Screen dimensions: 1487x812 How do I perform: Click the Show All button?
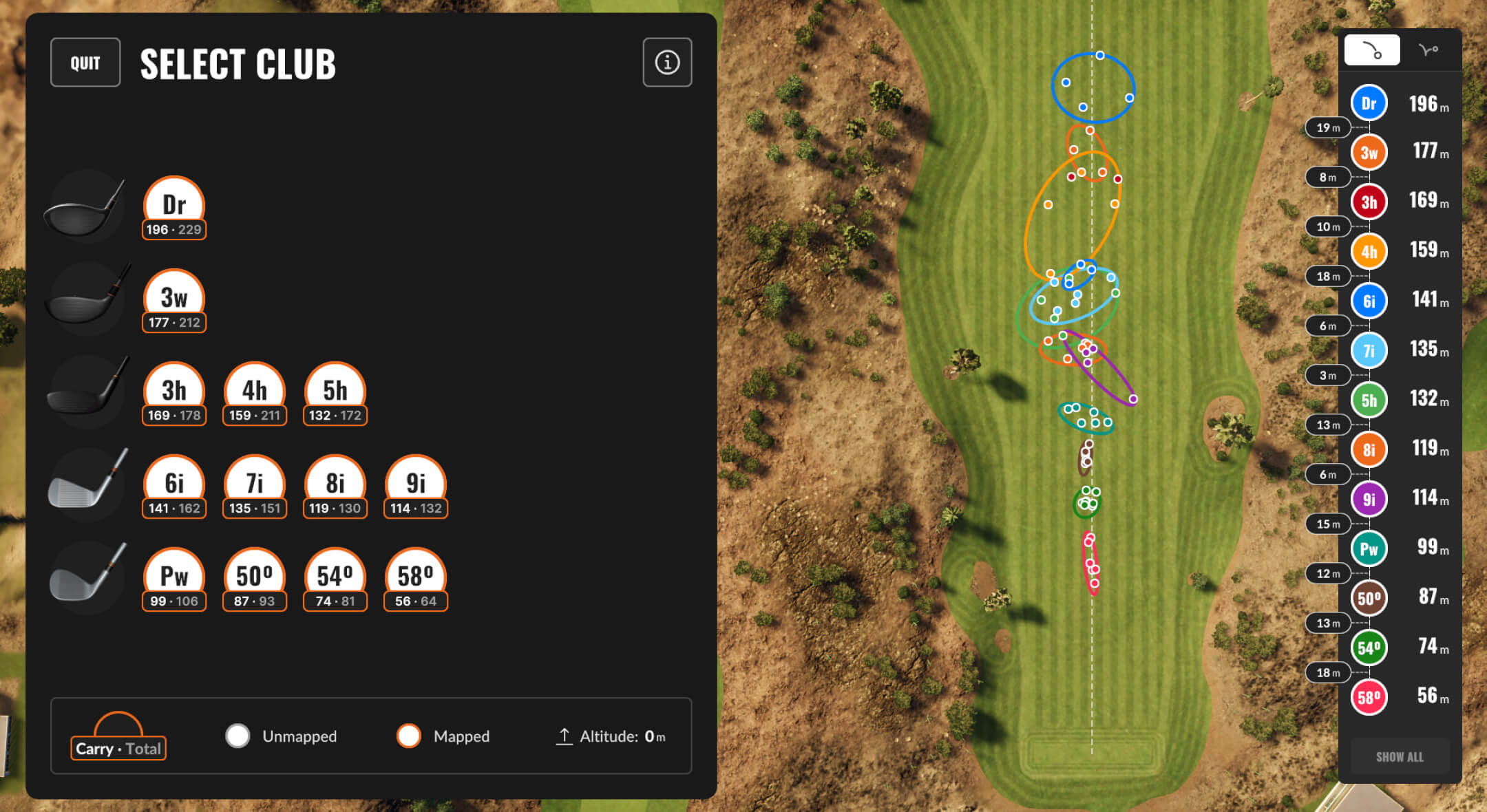[1400, 757]
